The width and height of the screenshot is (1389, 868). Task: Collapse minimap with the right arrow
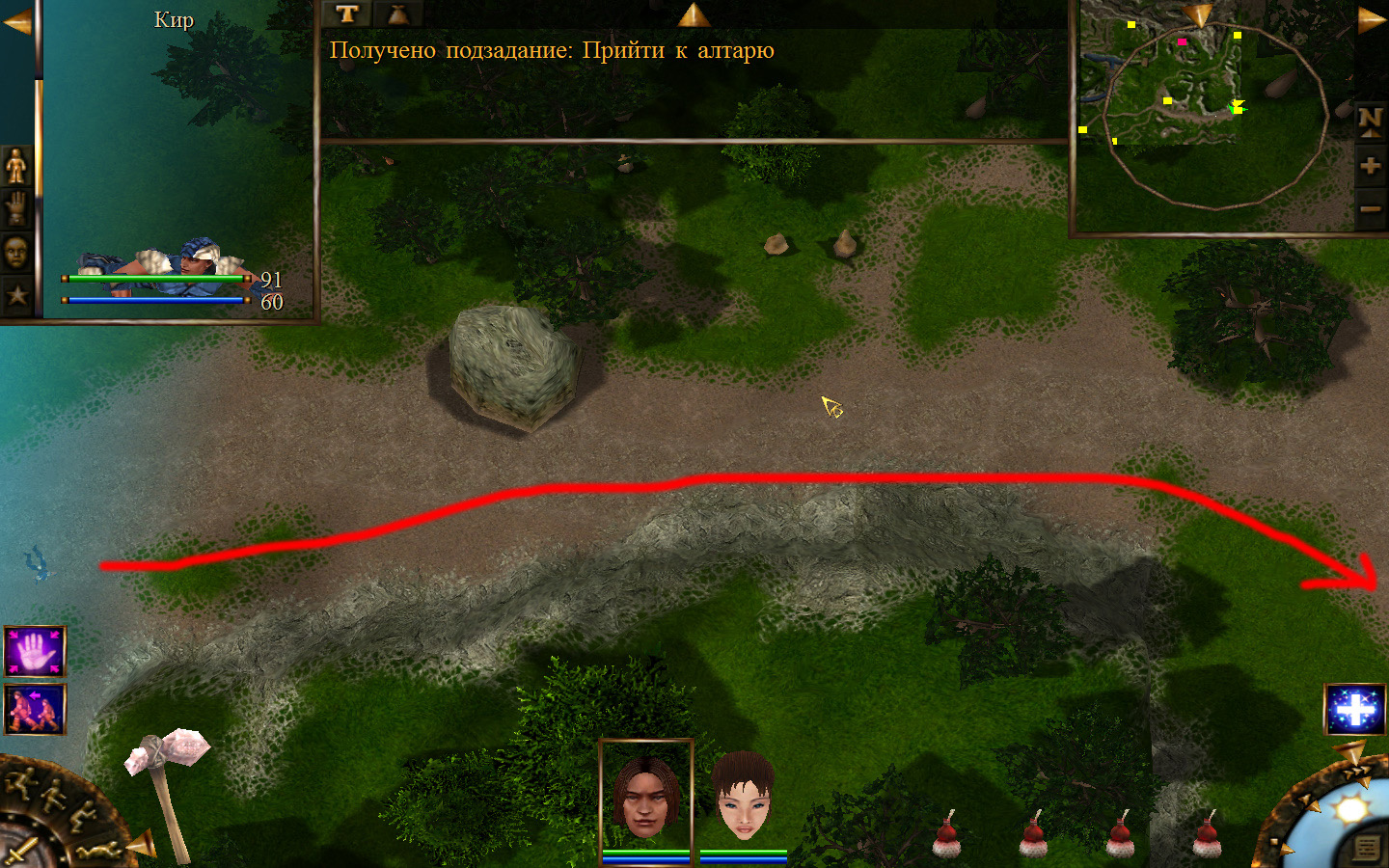click(x=1372, y=21)
